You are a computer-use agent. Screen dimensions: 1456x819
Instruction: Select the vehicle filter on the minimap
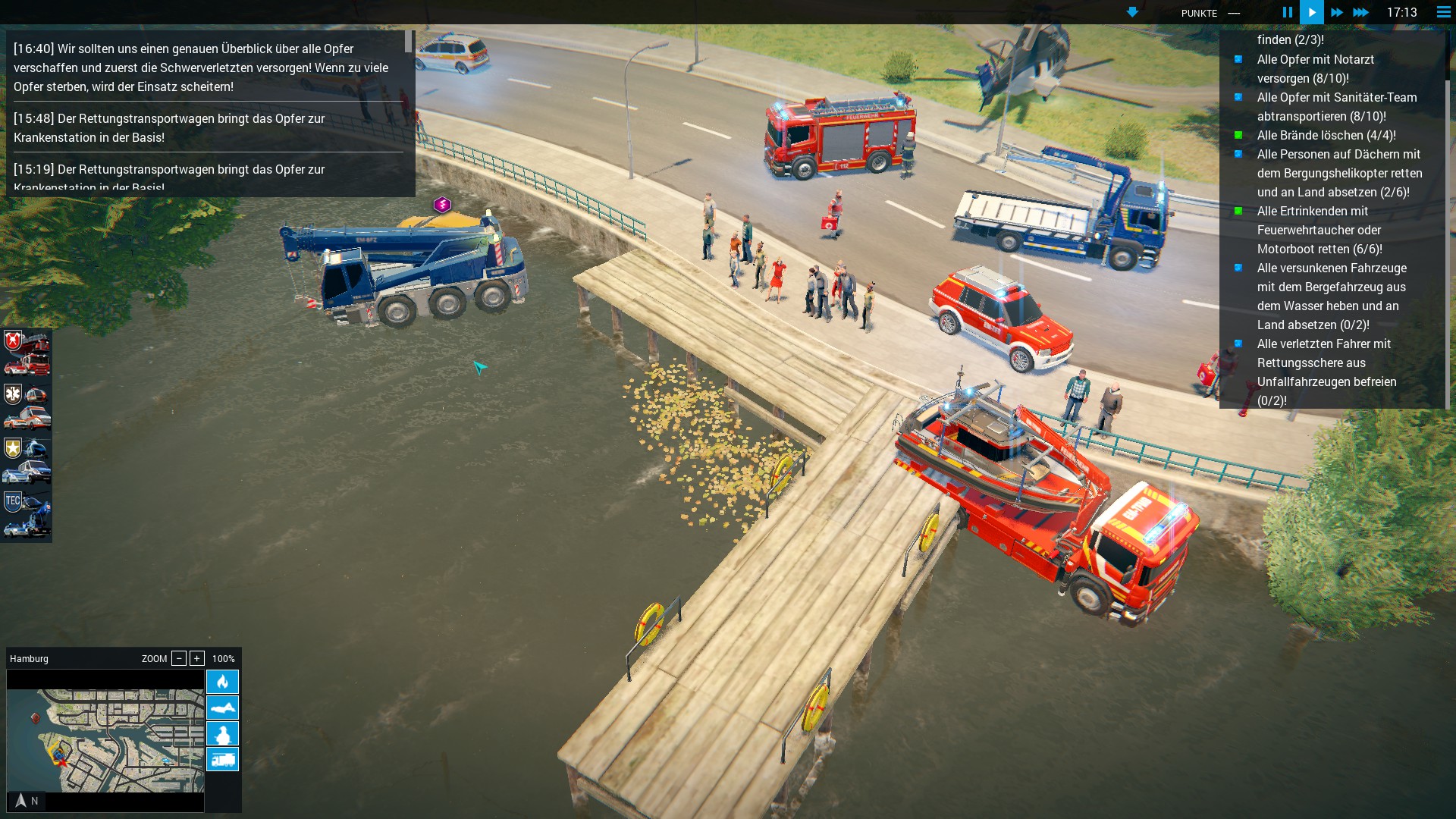(222, 759)
